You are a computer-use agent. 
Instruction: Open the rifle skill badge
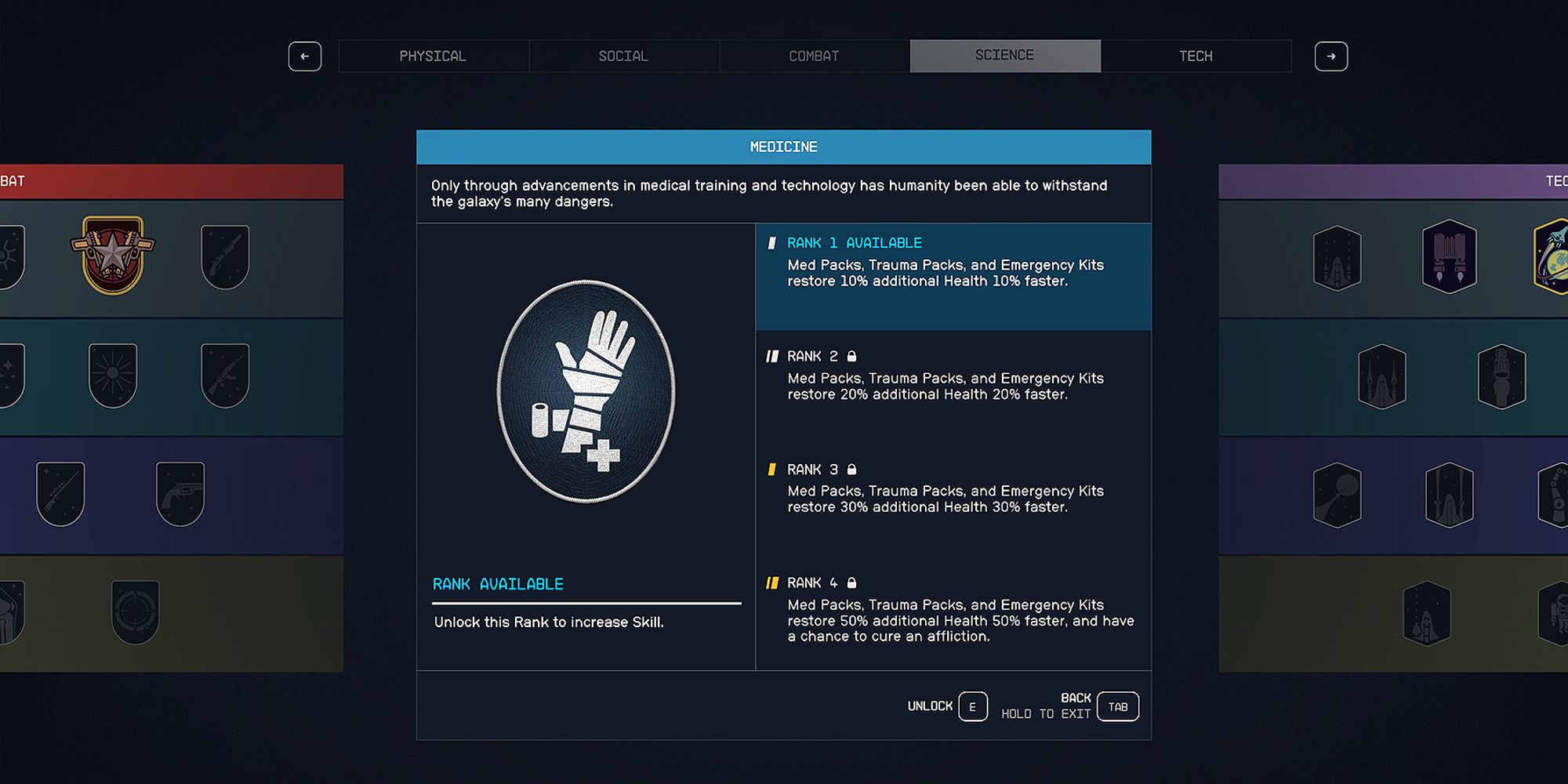pyautogui.click(x=225, y=373)
